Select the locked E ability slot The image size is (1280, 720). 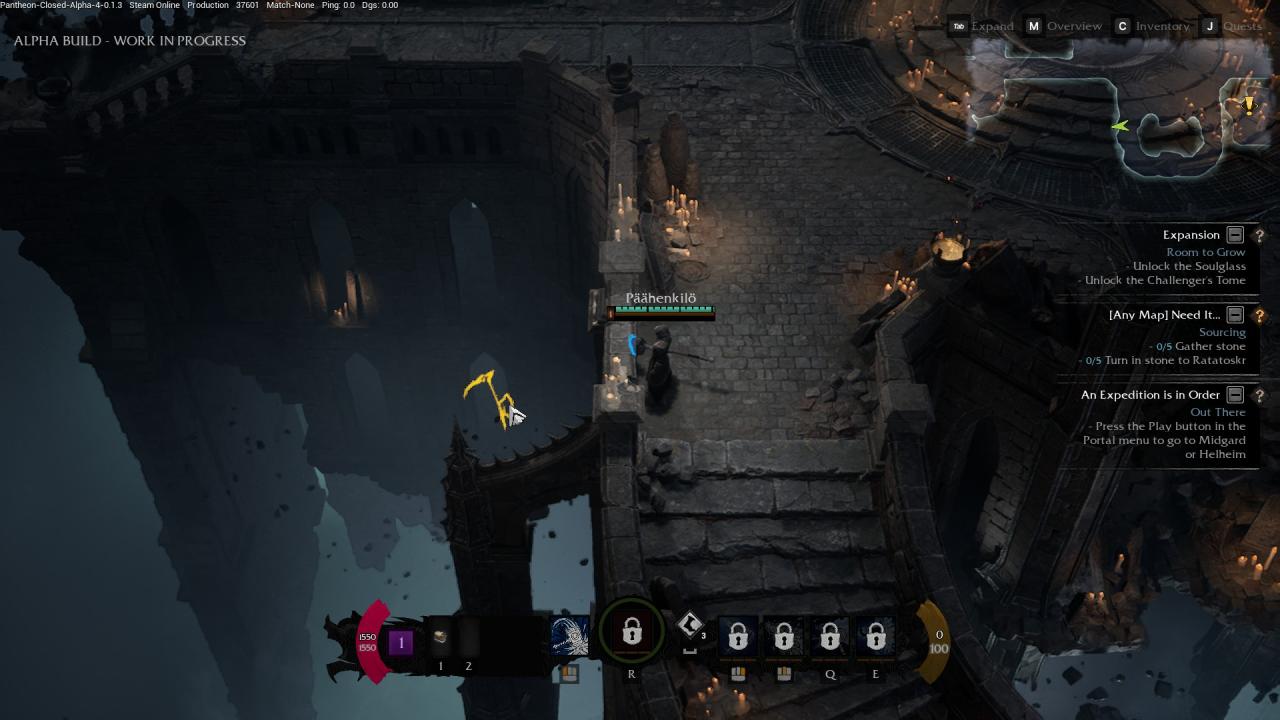tap(875, 636)
